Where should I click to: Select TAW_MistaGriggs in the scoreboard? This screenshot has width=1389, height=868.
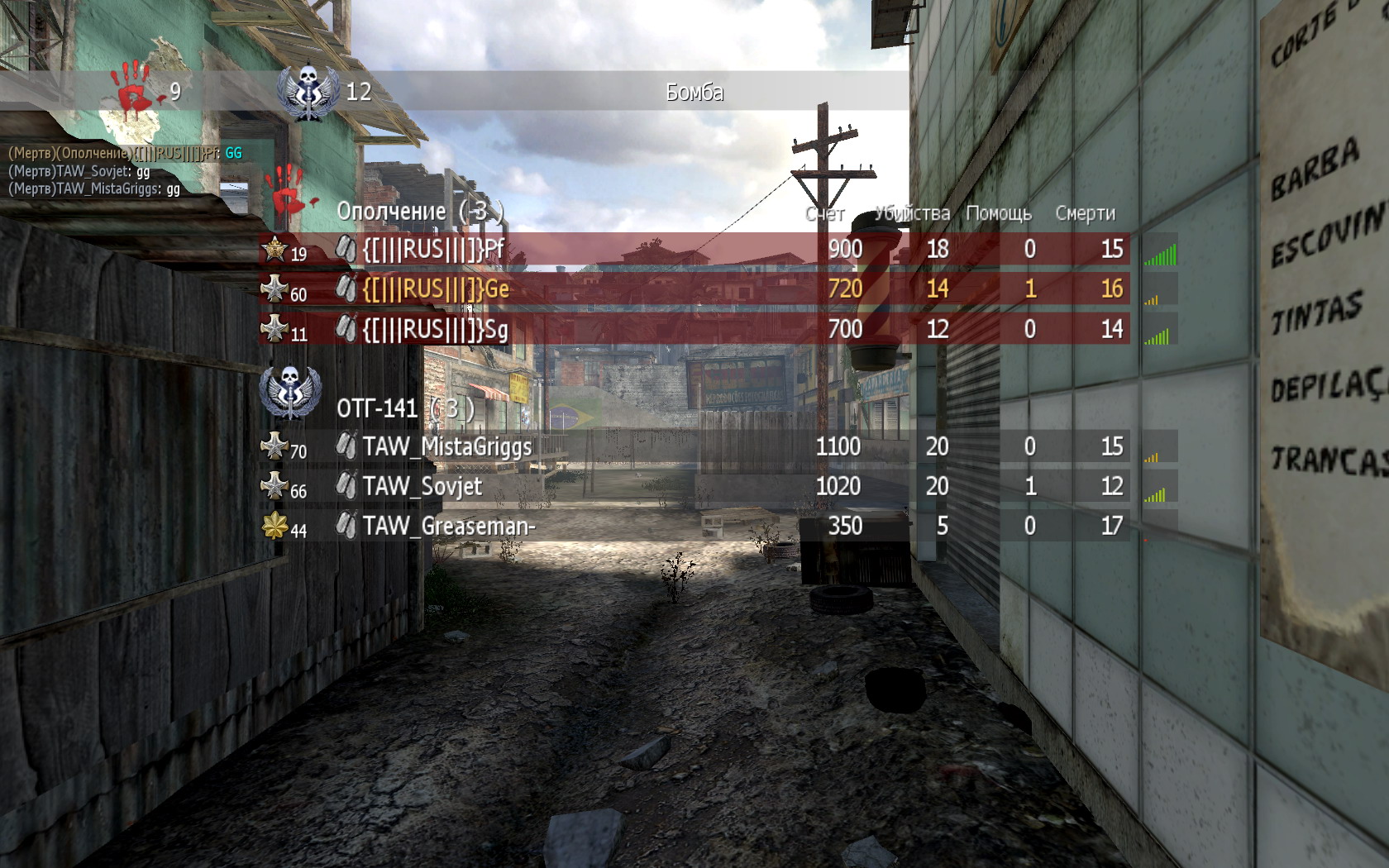(x=447, y=446)
